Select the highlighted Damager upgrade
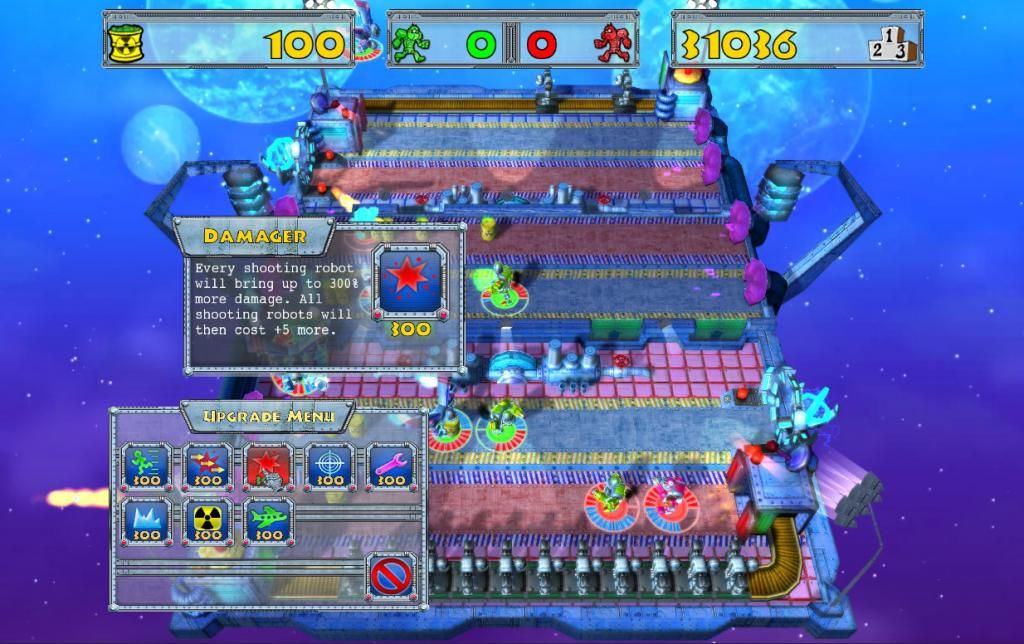 point(268,467)
